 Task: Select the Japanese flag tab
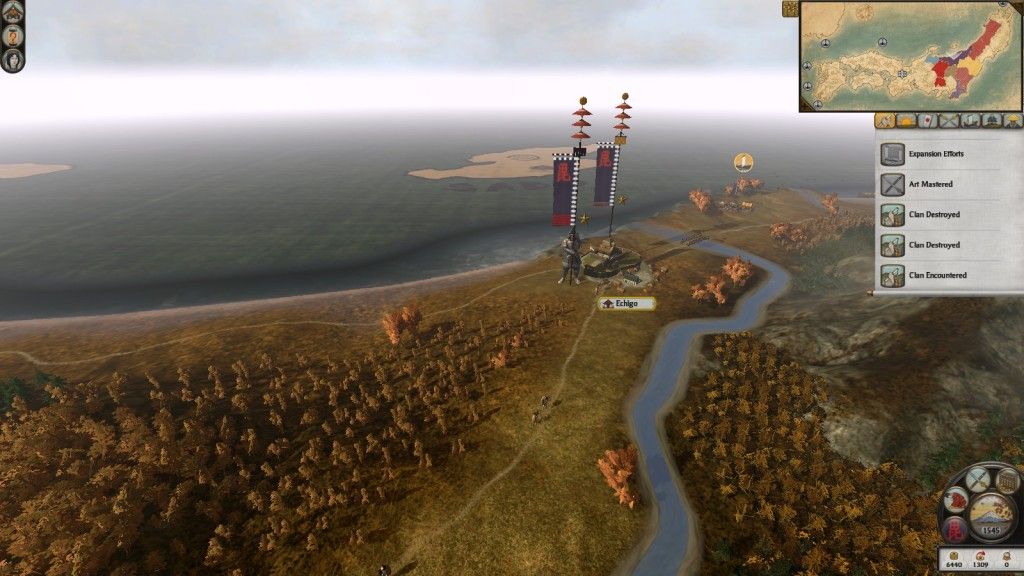click(926, 121)
